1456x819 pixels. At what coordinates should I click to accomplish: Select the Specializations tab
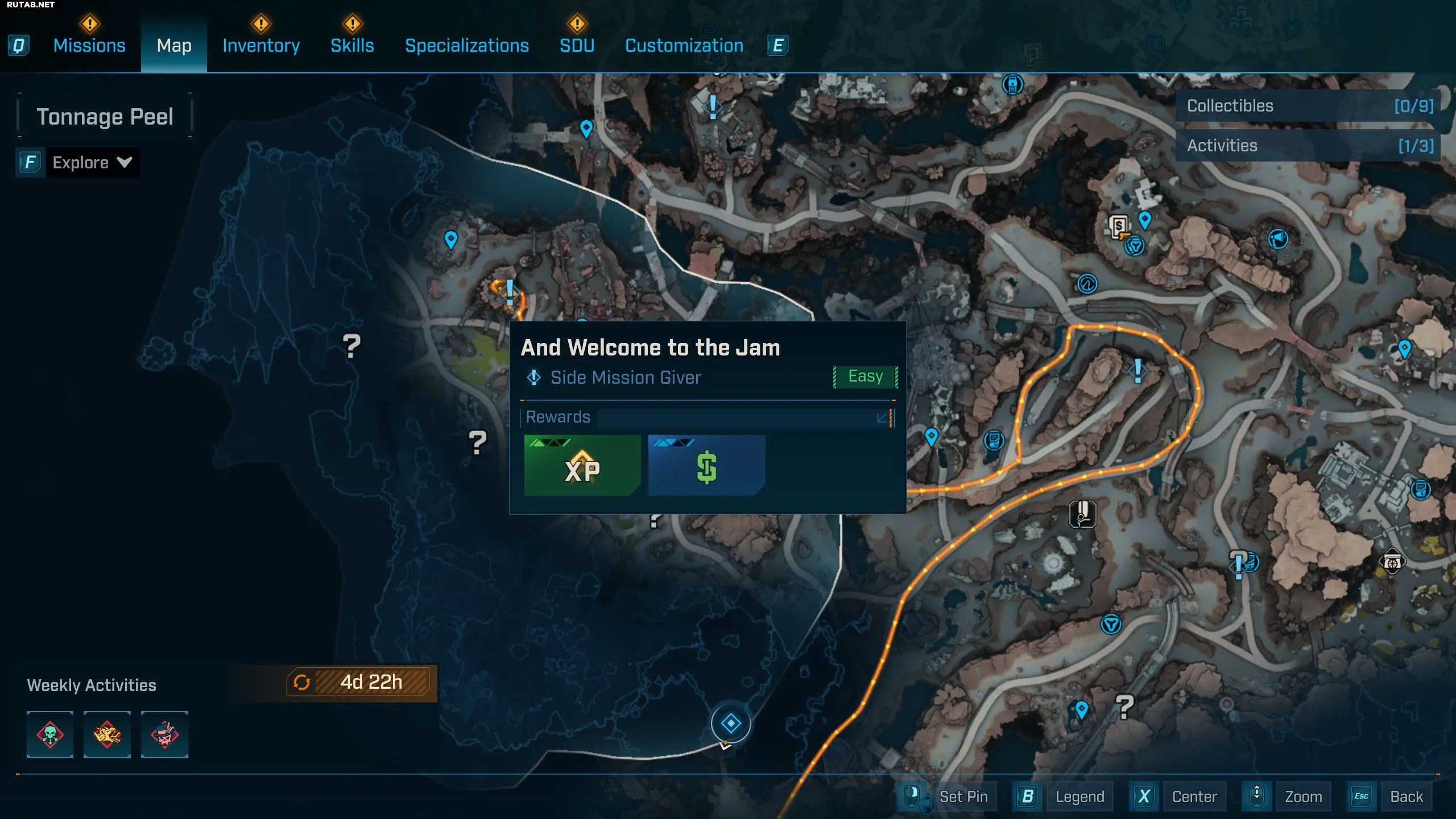[466, 45]
